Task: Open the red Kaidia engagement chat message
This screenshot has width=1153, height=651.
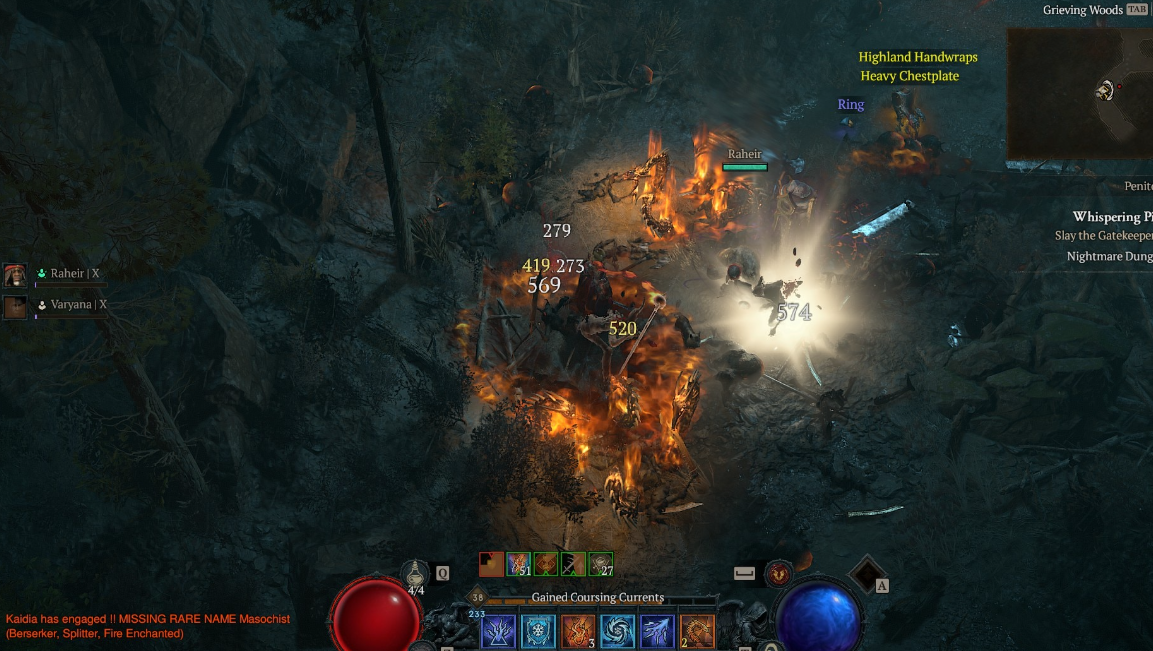Action: point(148,626)
